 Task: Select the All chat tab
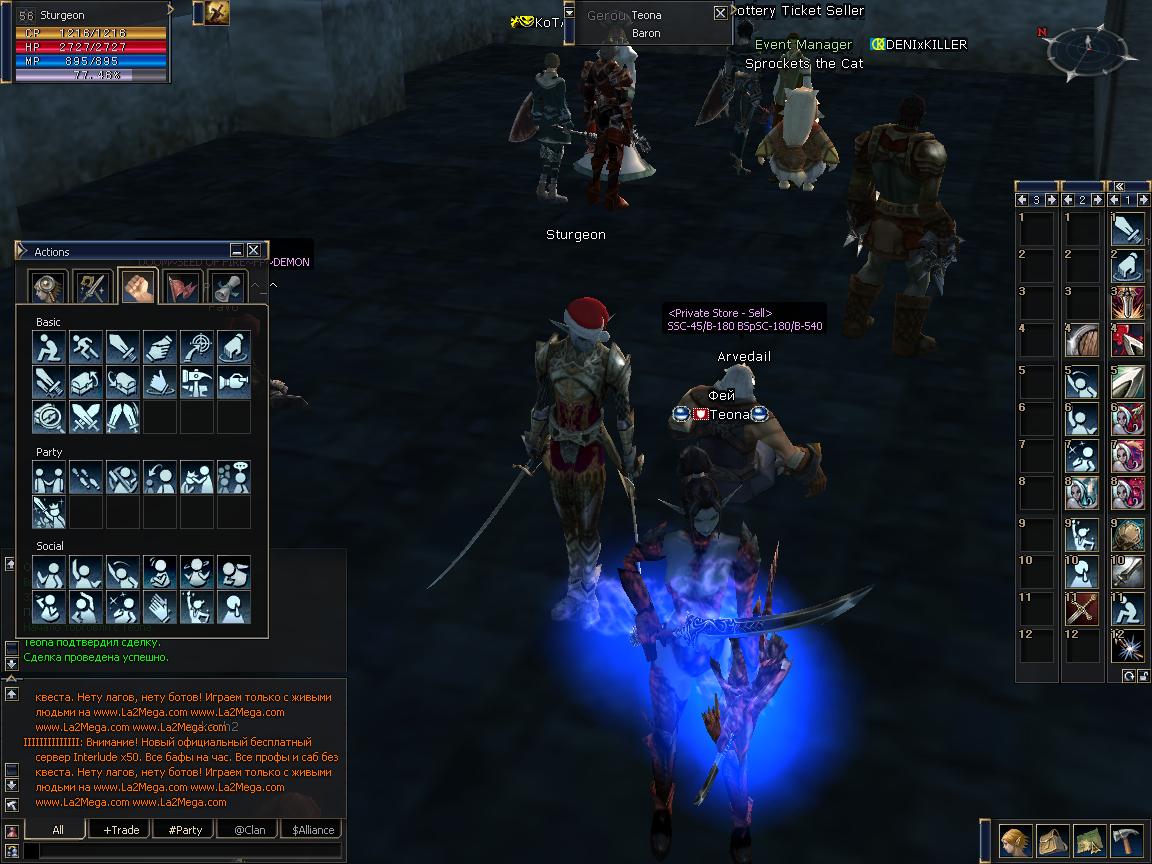click(57, 830)
